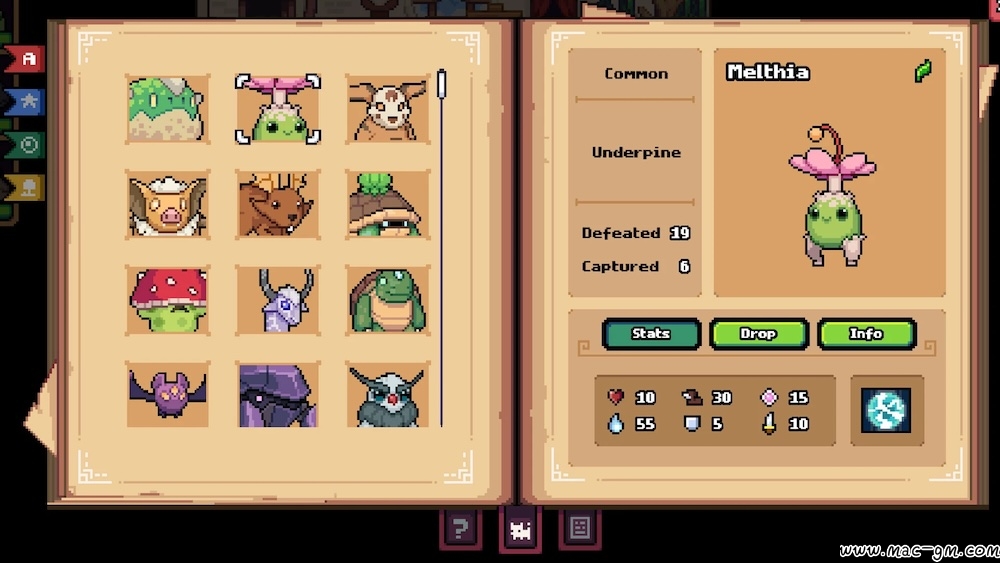Pick the brown skull-faced moth creature entry
Screen dimensions: 1000x563
point(388,109)
